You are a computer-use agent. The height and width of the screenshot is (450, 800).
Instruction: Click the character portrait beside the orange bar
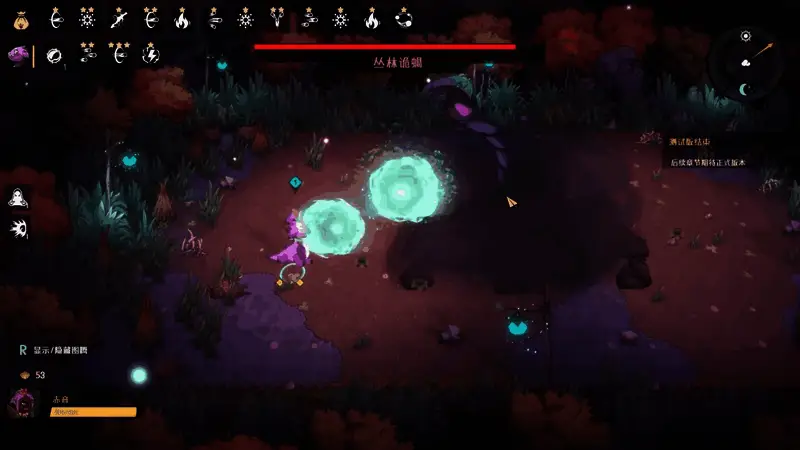pyautogui.click(x=24, y=404)
